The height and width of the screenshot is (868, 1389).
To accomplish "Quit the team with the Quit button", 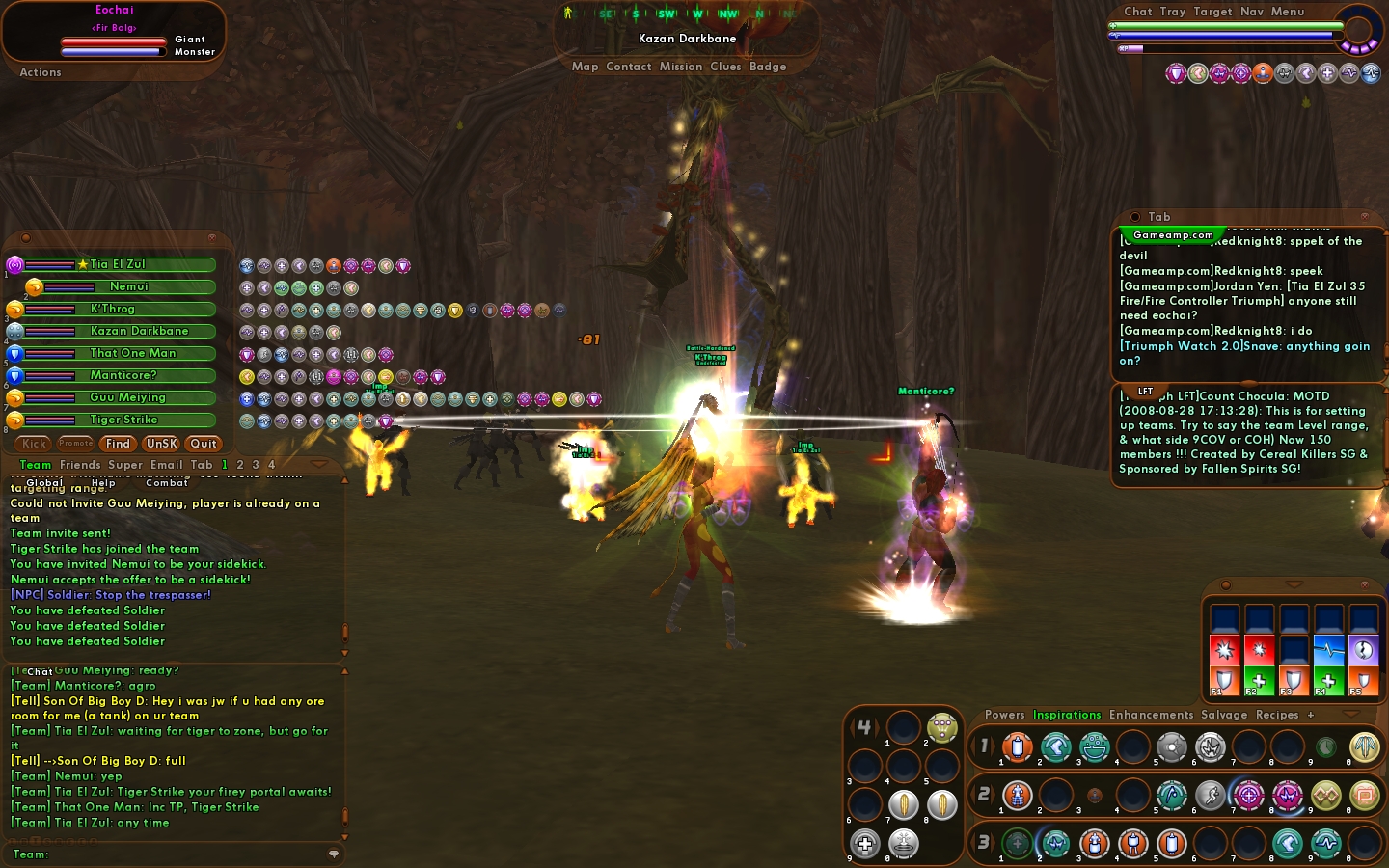I will tap(204, 444).
